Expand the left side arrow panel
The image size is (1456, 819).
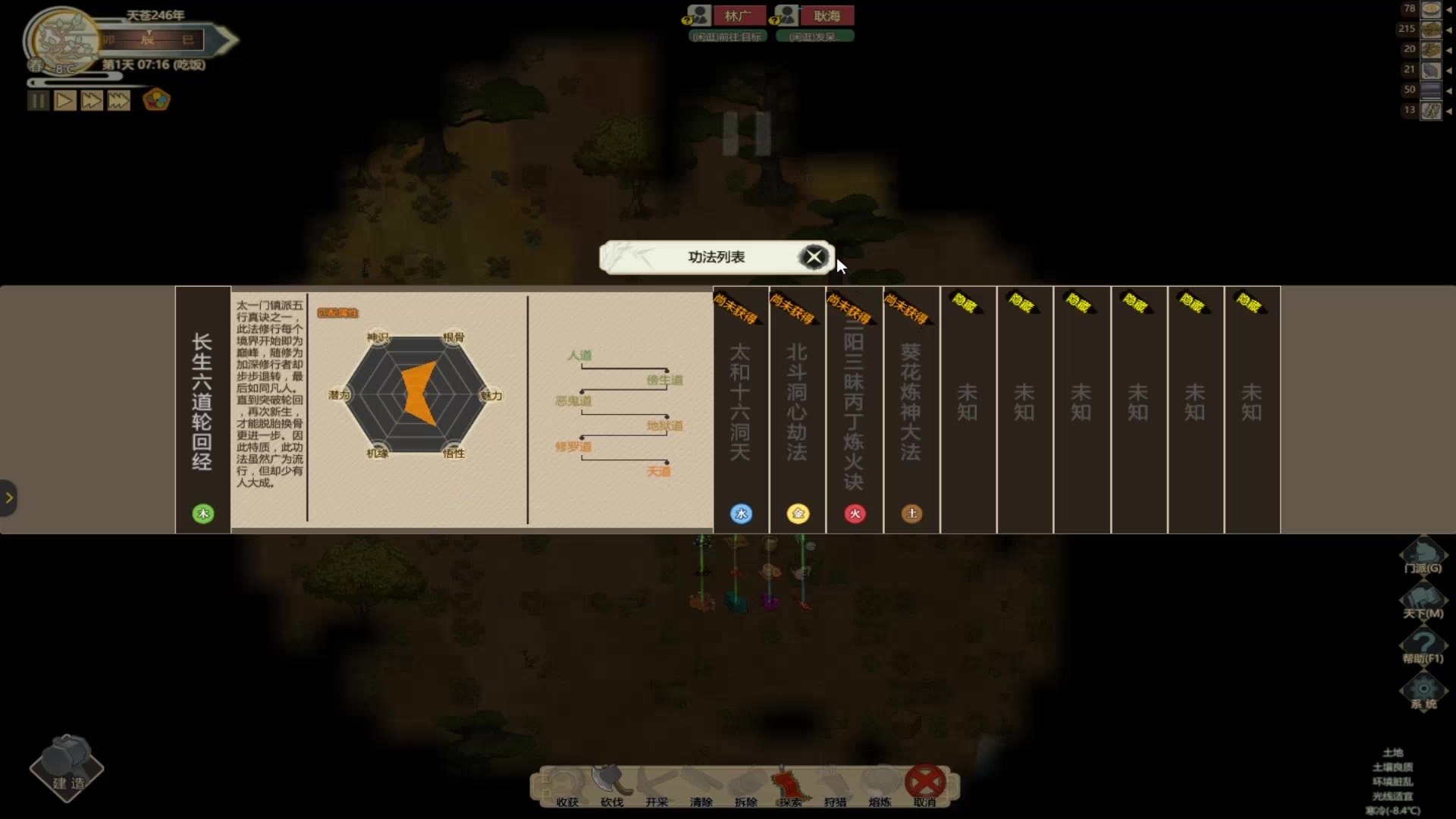pyautogui.click(x=8, y=498)
